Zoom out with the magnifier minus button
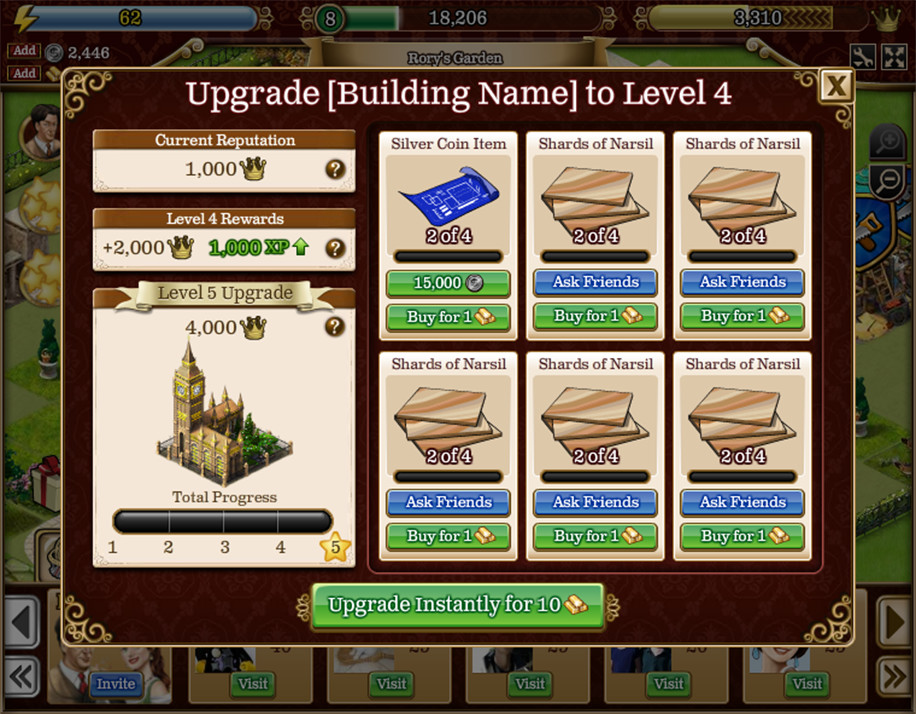 pos(887,182)
